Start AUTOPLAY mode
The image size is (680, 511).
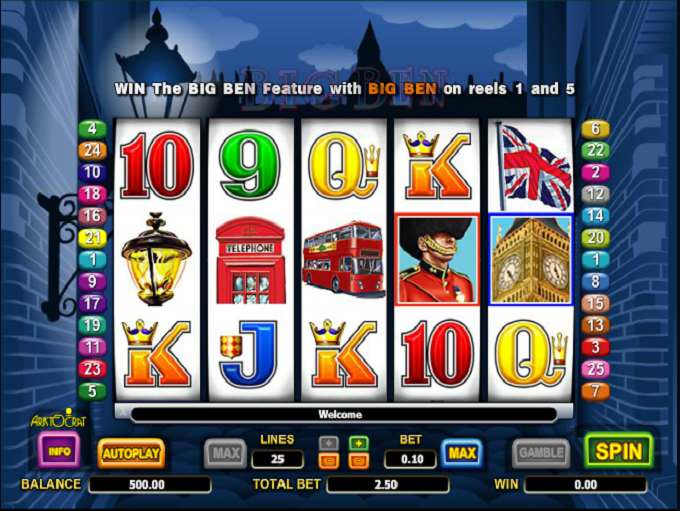pos(131,453)
